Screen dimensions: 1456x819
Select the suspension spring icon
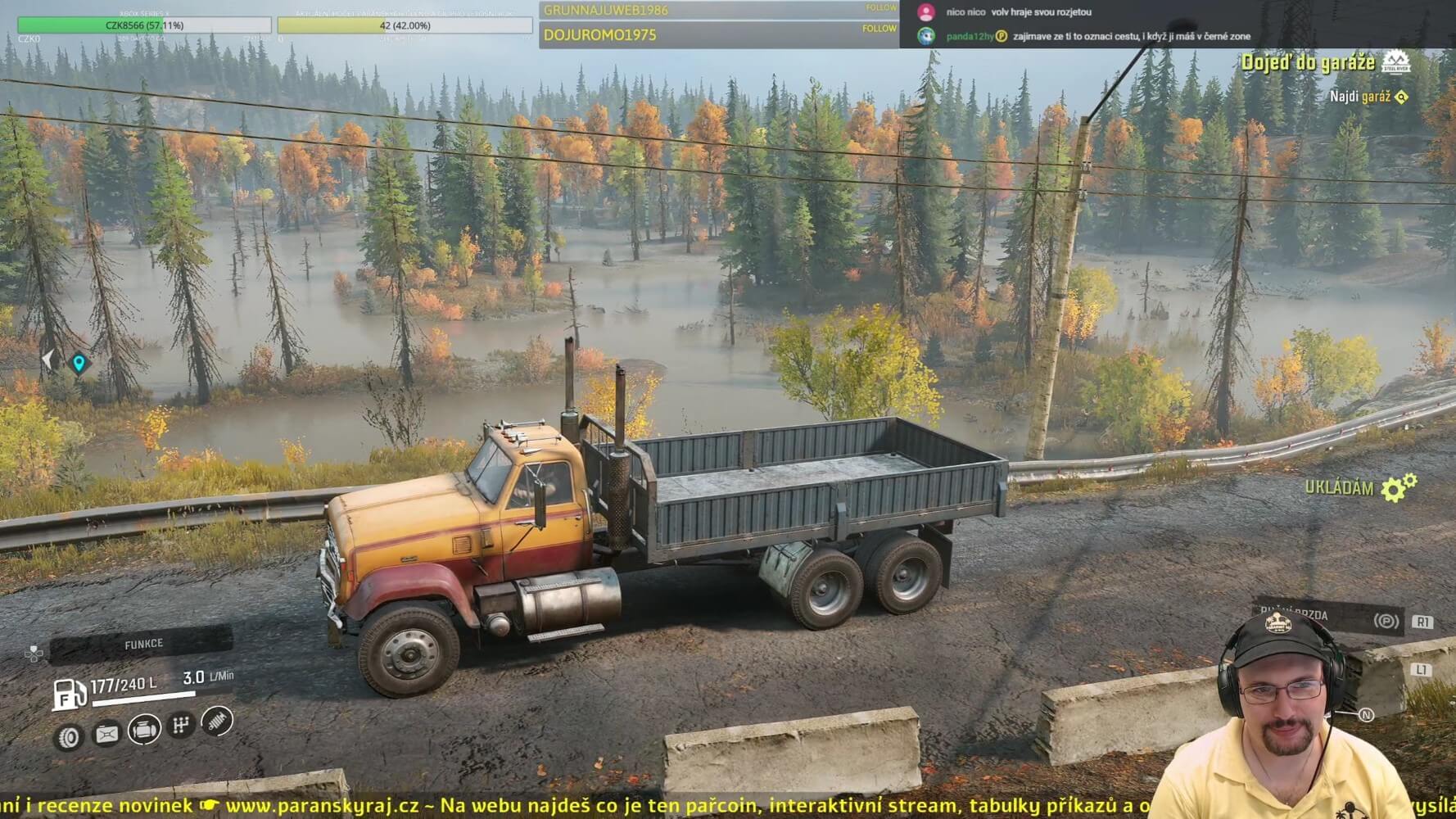[217, 721]
